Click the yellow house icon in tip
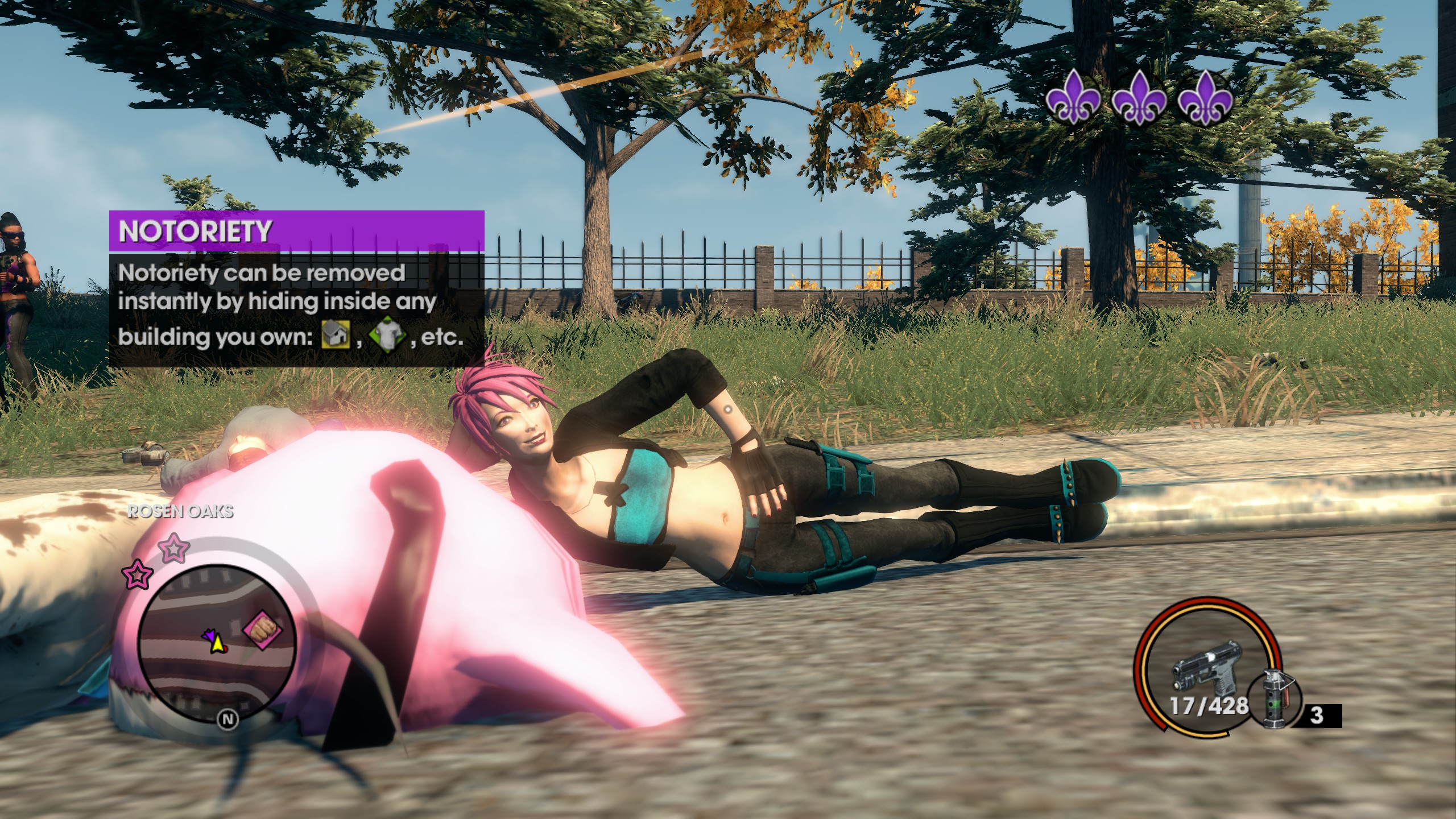The height and width of the screenshot is (819, 1456). pos(335,335)
